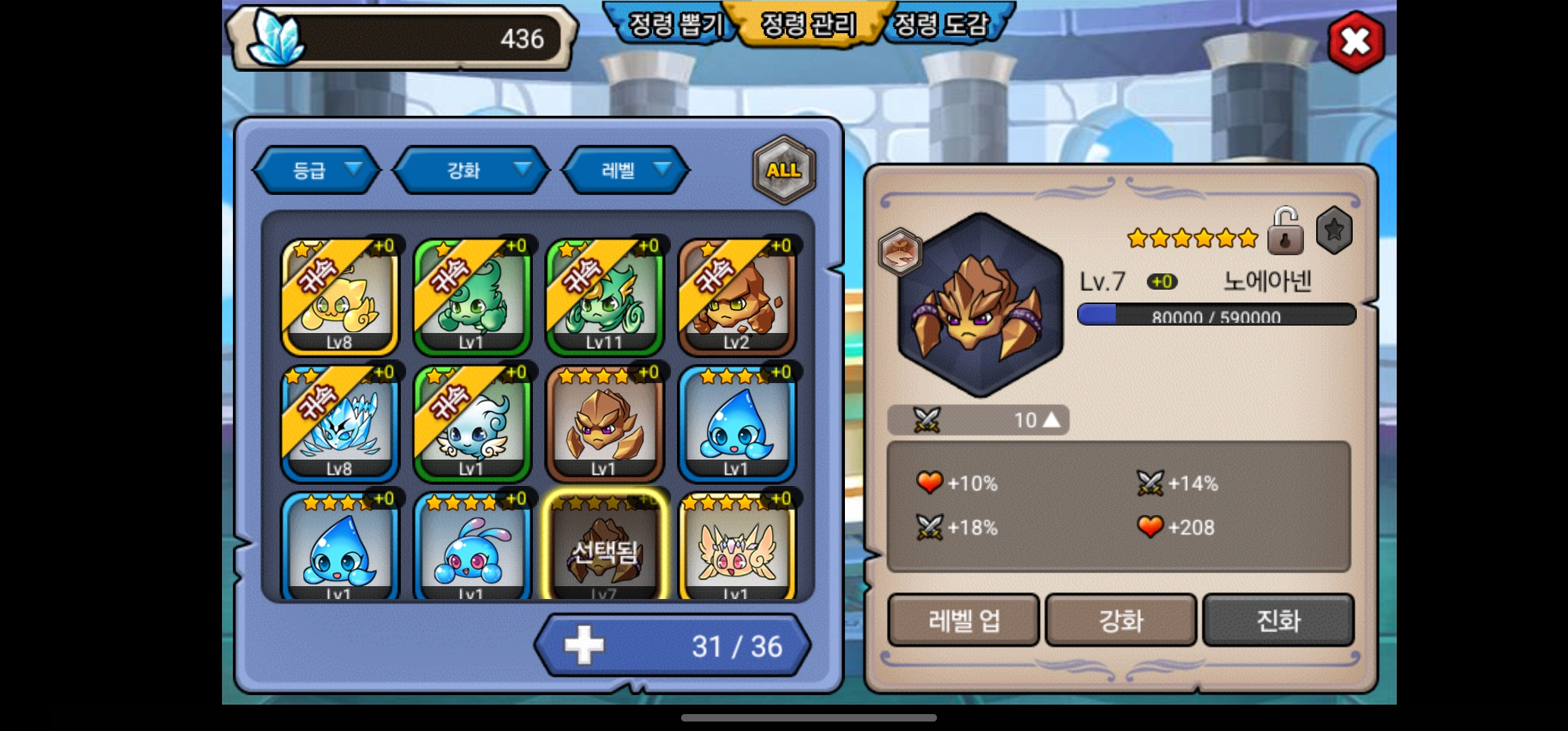Switch to the 정령 뽑기 tab
The height and width of the screenshot is (731, 1568).
coord(676,26)
